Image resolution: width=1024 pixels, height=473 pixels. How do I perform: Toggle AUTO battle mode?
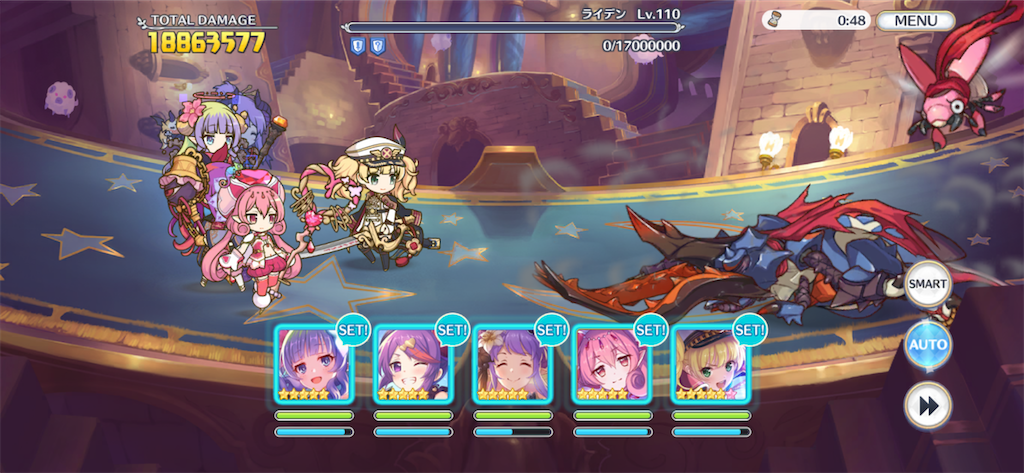tap(927, 345)
